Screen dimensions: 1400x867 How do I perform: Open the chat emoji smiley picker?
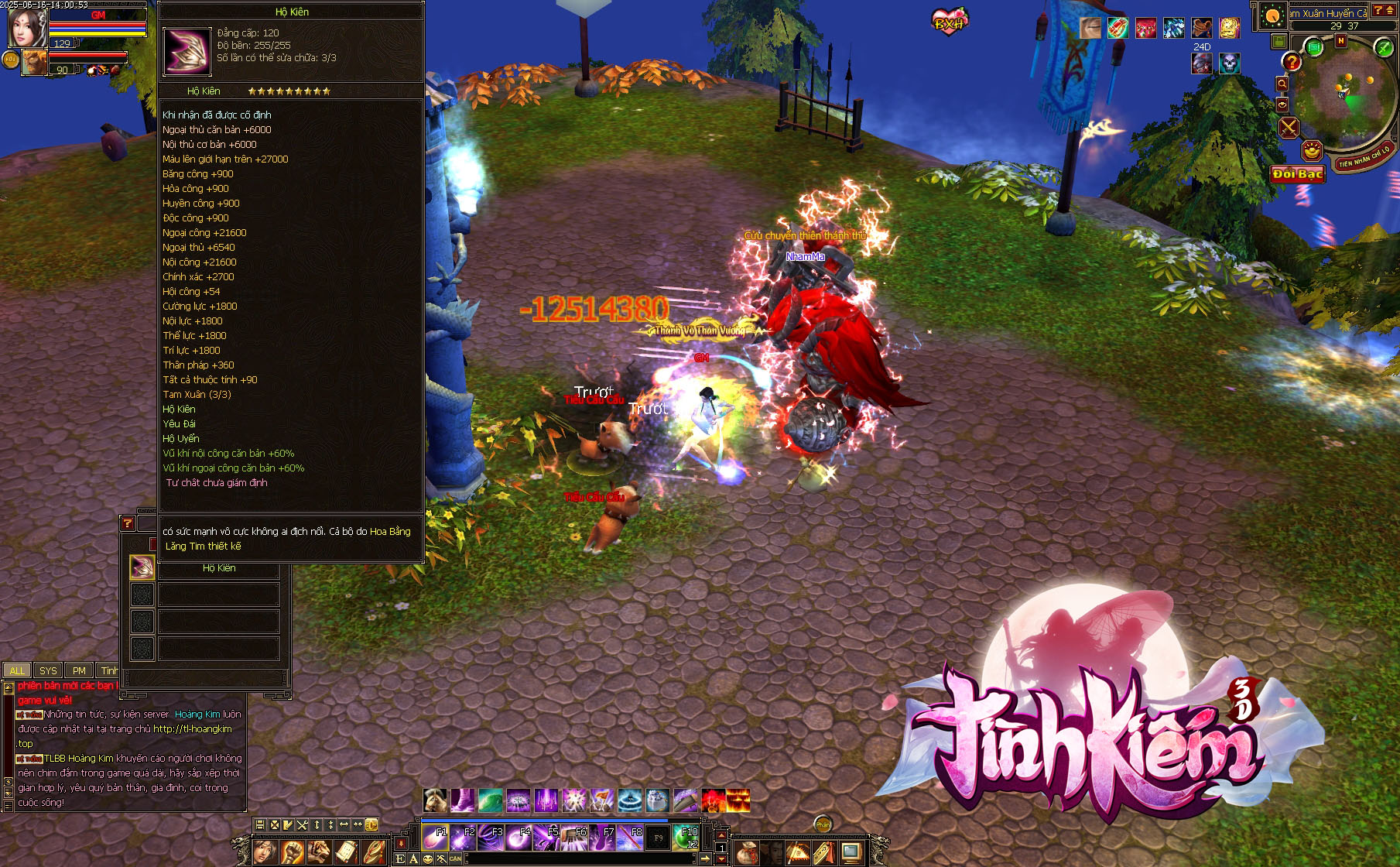click(428, 858)
